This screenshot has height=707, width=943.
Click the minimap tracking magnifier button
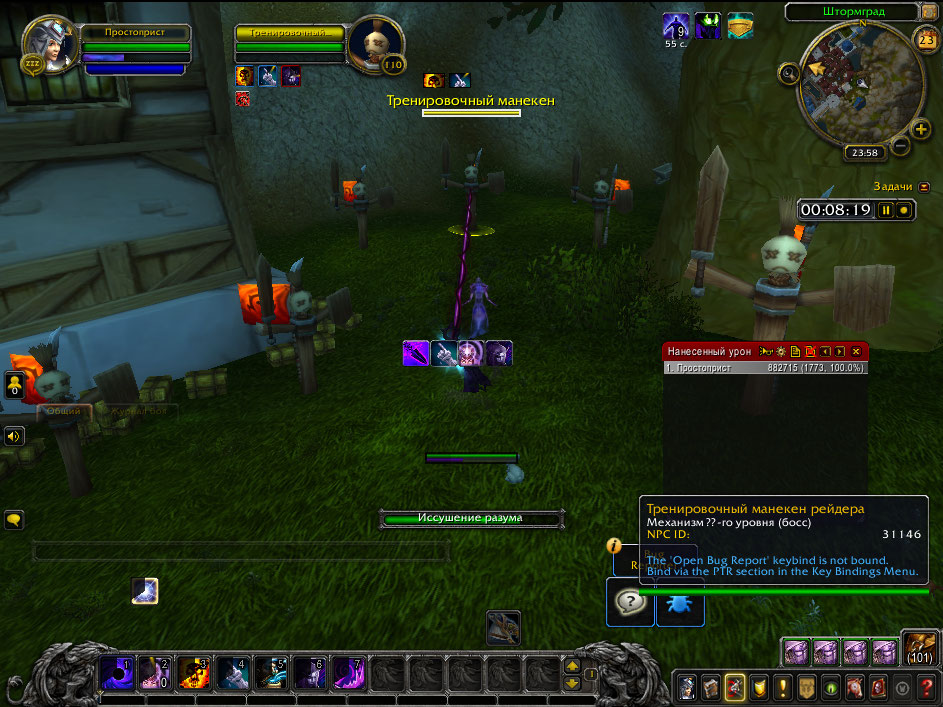click(790, 73)
